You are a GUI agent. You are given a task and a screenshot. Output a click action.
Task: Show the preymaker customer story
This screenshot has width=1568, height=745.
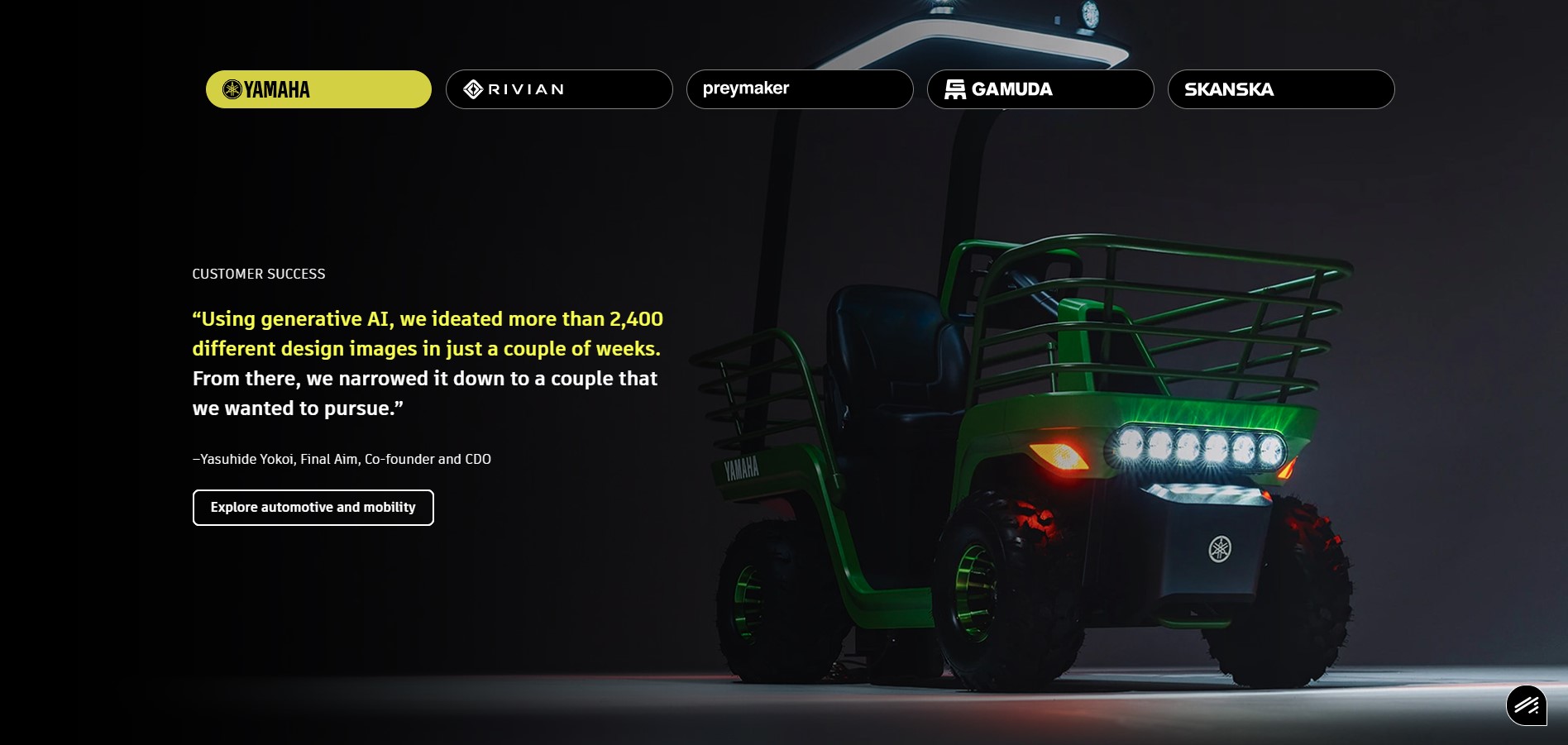pos(800,89)
